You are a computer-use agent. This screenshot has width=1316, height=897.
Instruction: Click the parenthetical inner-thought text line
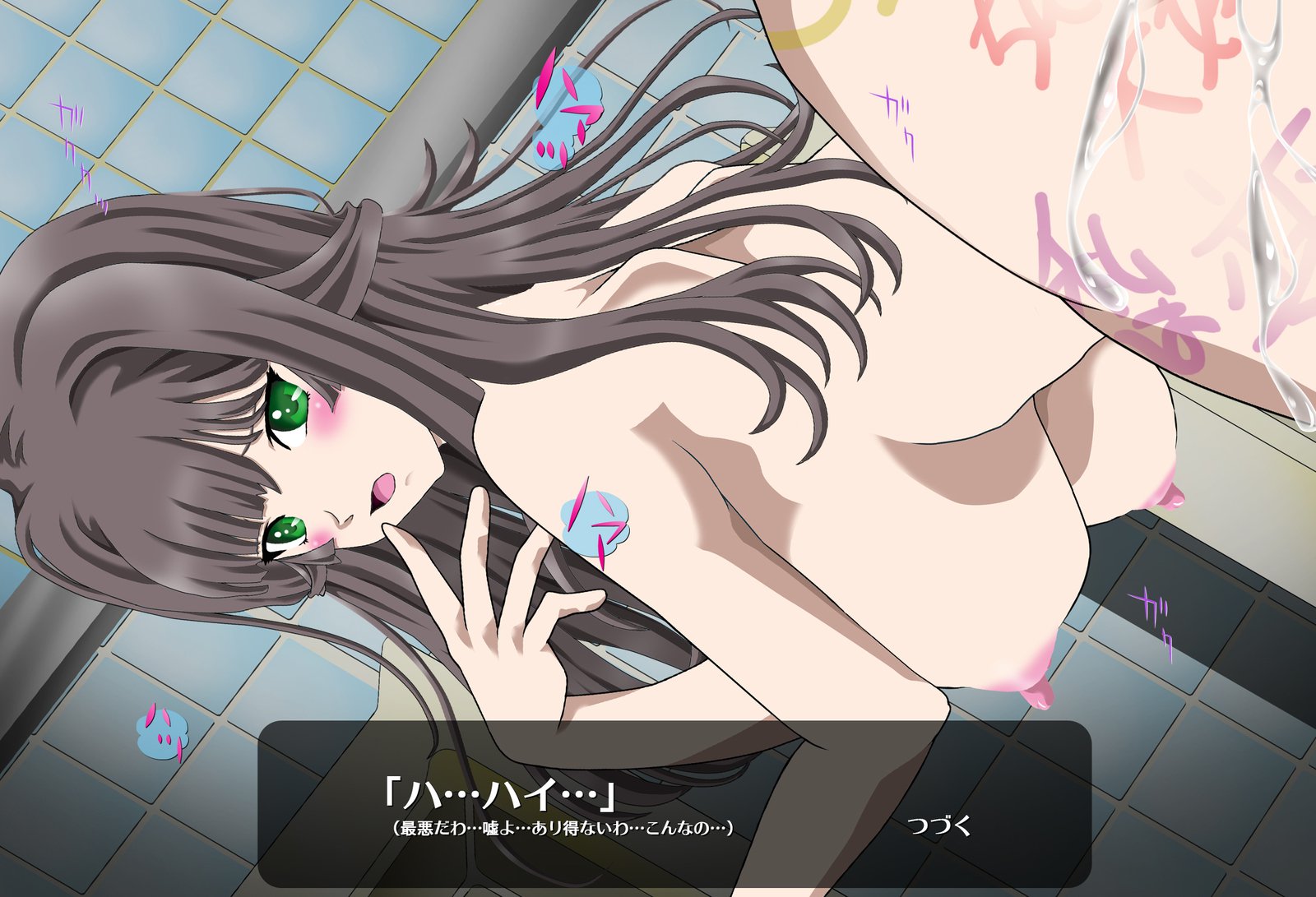coord(568,828)
